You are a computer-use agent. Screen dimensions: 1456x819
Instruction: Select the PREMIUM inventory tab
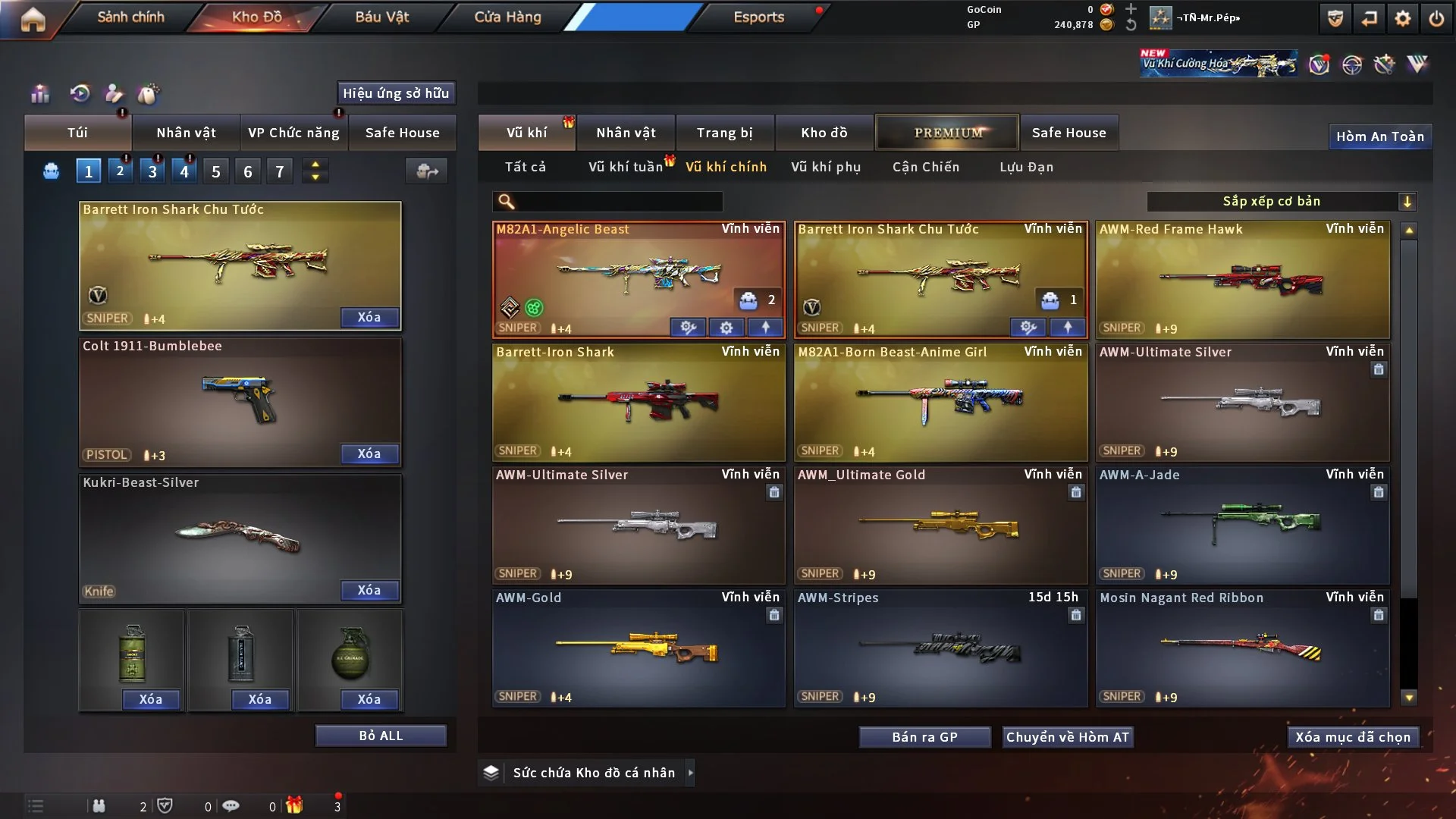point(947,133)
